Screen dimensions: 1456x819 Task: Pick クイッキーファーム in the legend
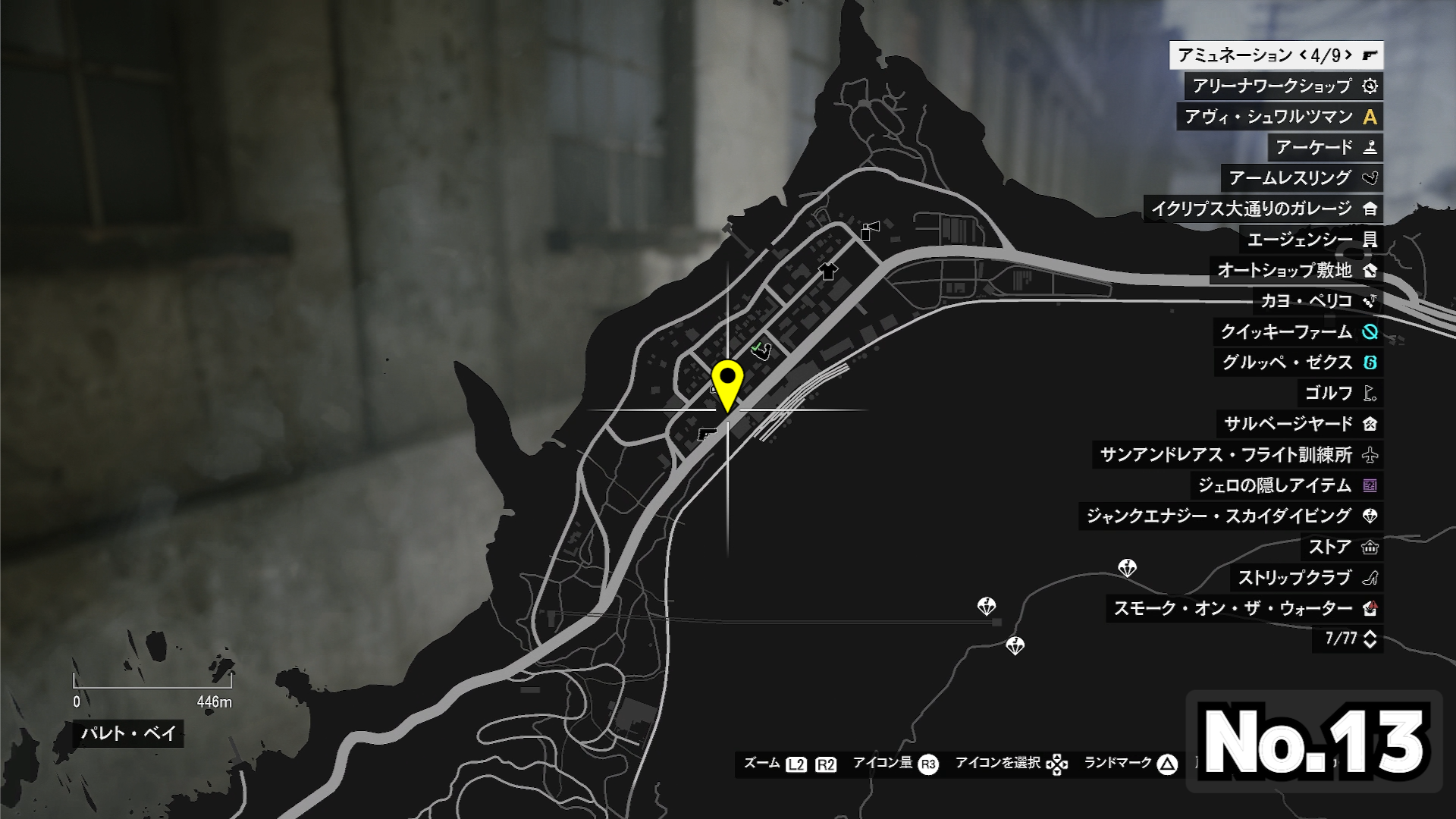coord(1298,331)
